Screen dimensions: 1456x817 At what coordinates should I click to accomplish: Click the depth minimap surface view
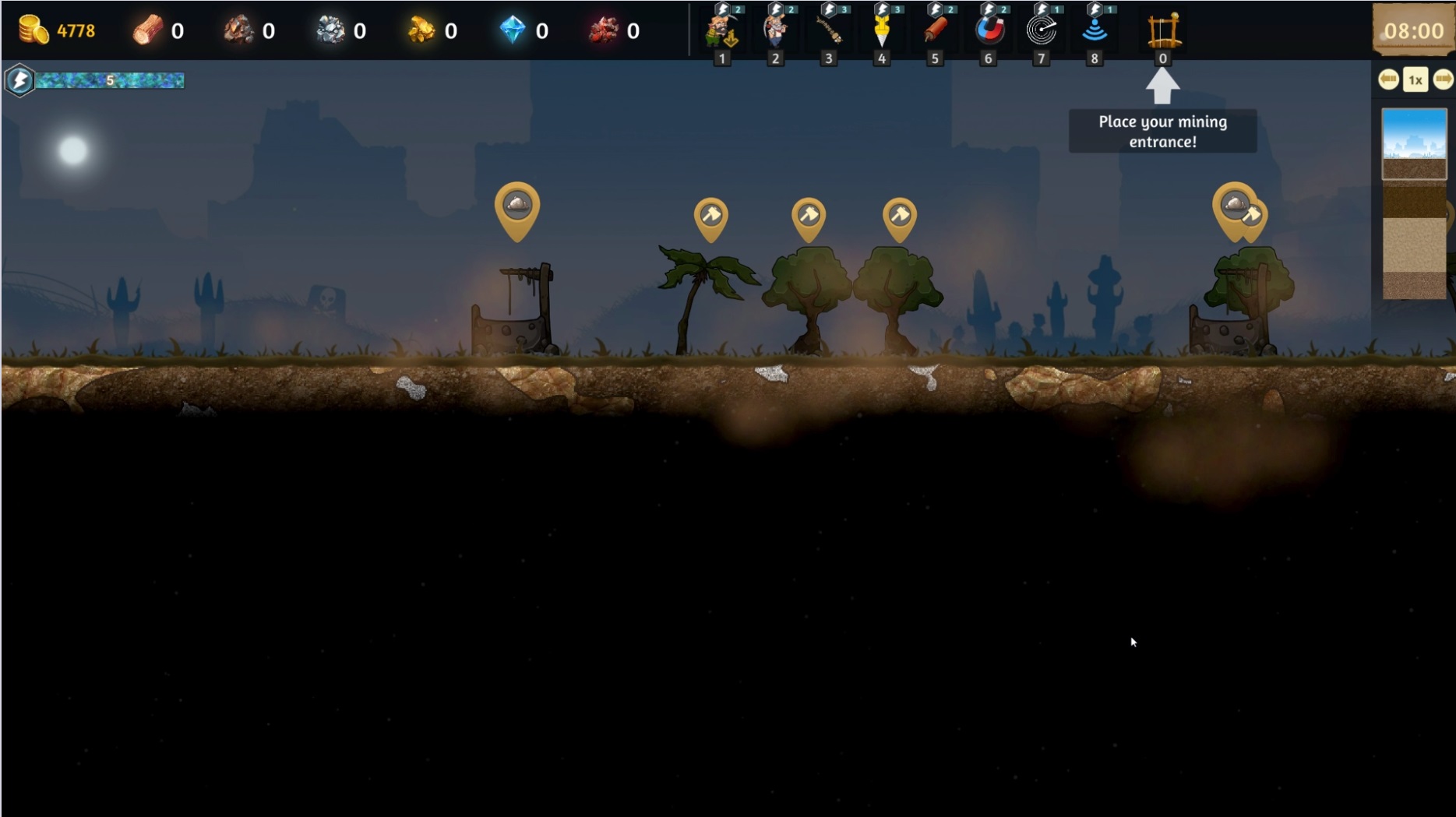coord(1414,144)
